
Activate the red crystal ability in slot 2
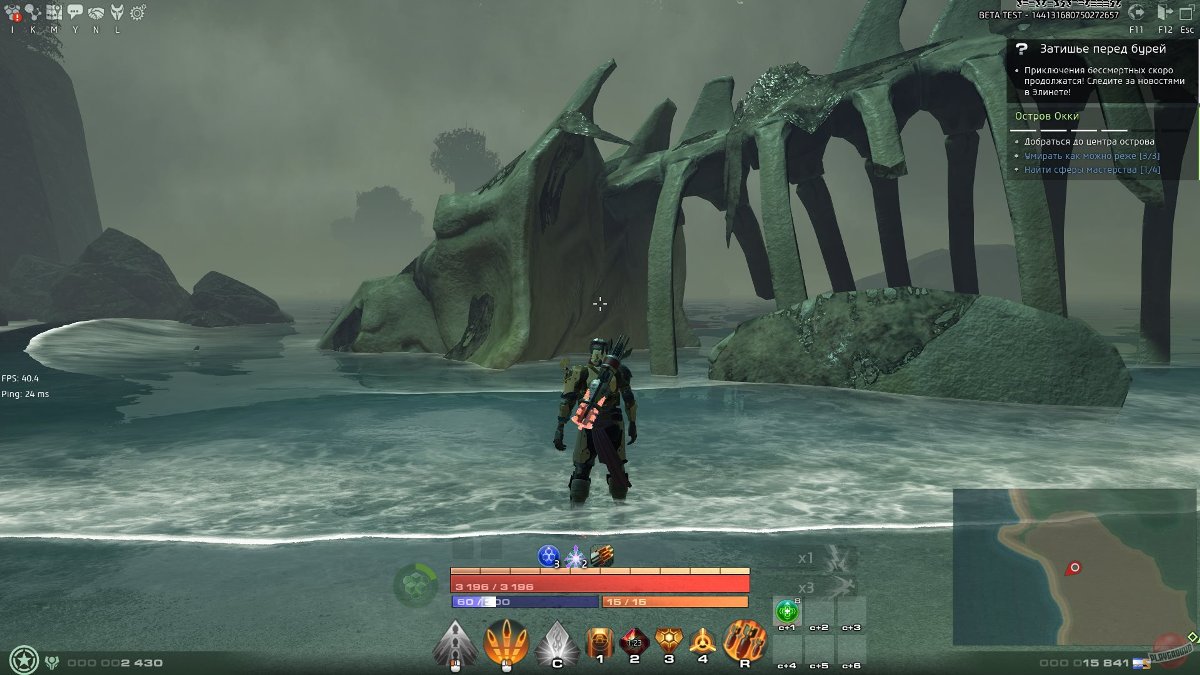(634, 642)
